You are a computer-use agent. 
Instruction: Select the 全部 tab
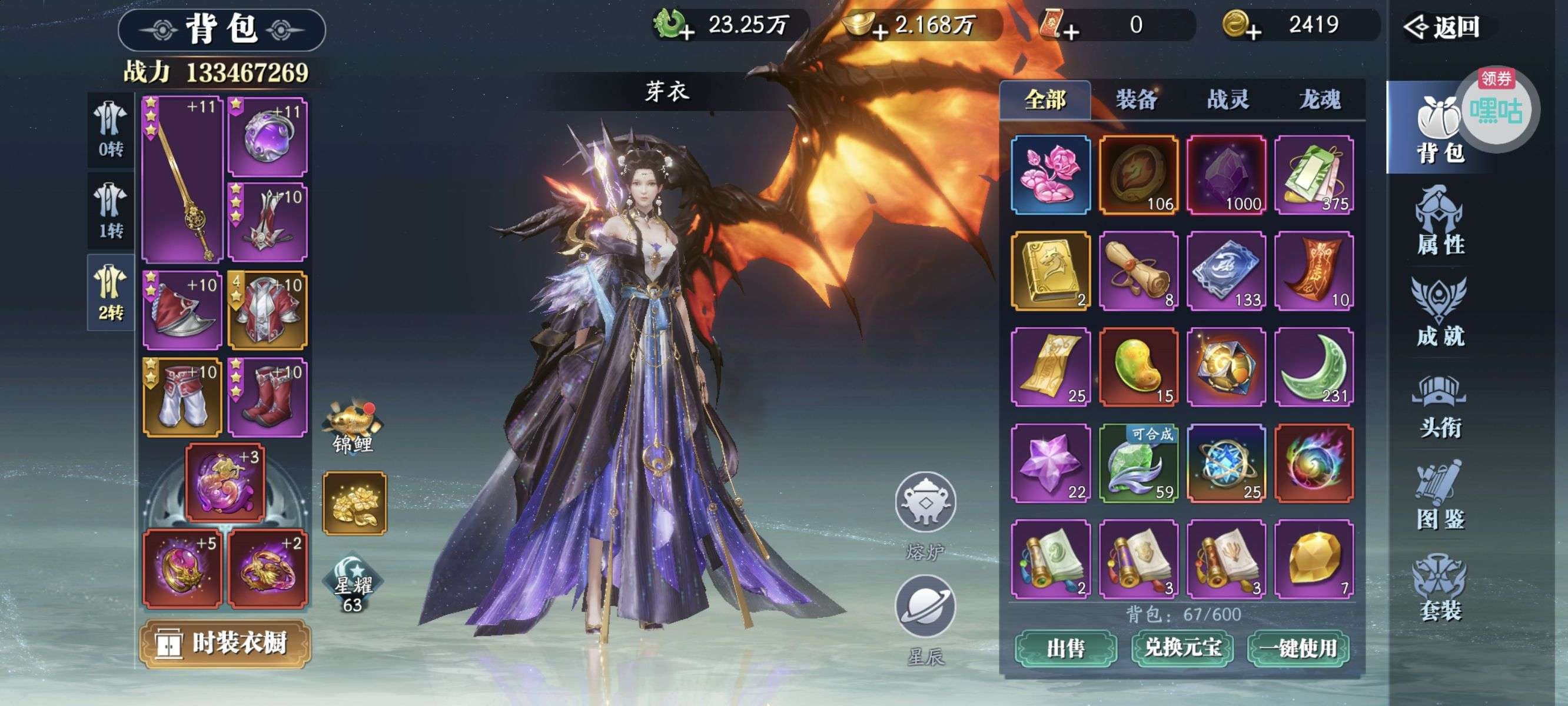pyautogui.click(x=1045, y=99)
